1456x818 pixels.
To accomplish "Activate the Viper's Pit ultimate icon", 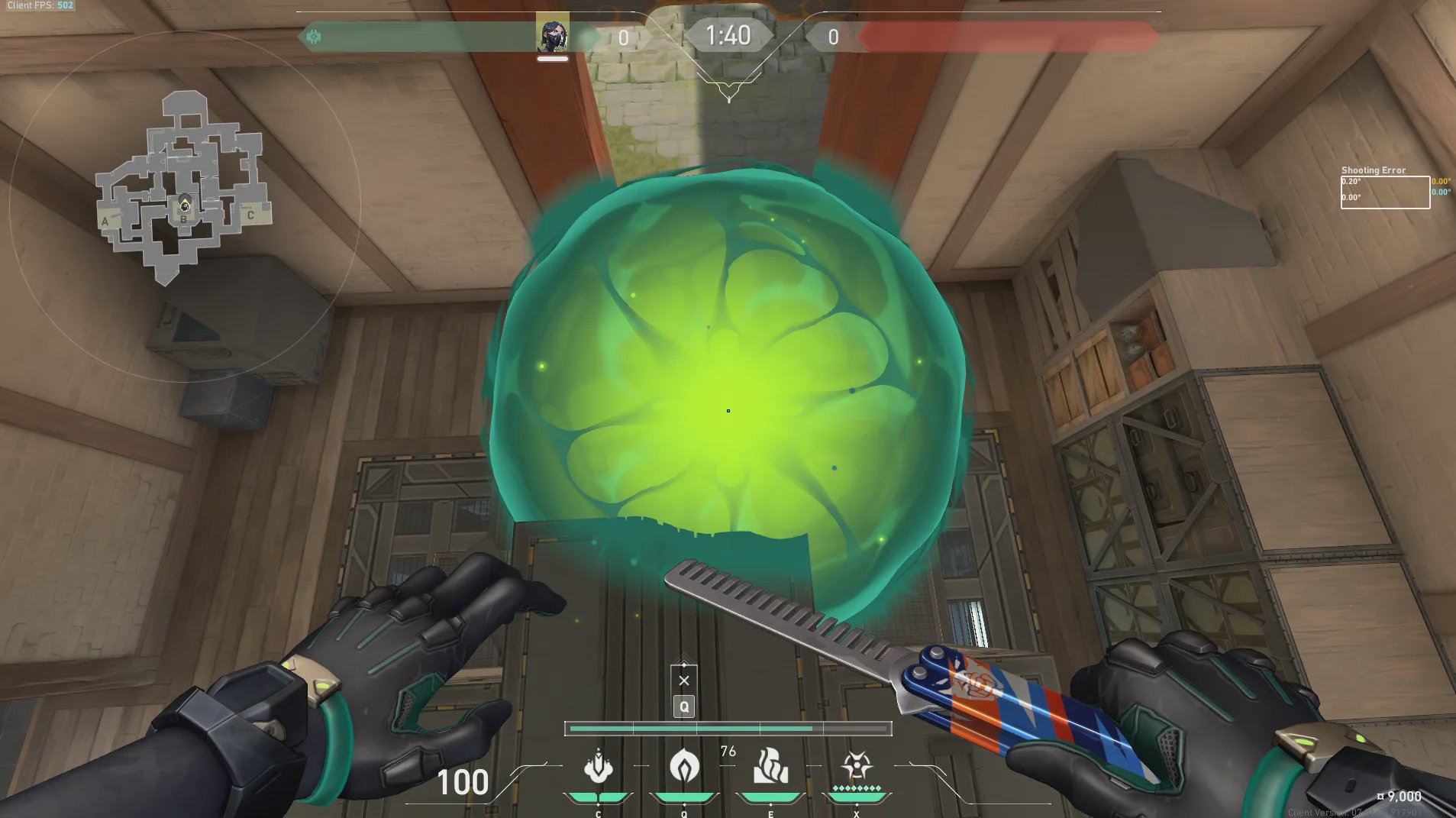I will [857, 766].
